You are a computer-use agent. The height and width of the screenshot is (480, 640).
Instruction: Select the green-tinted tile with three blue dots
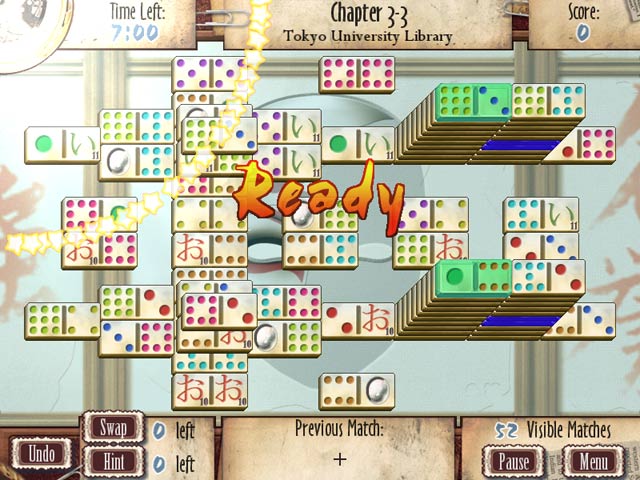[473, 100]
